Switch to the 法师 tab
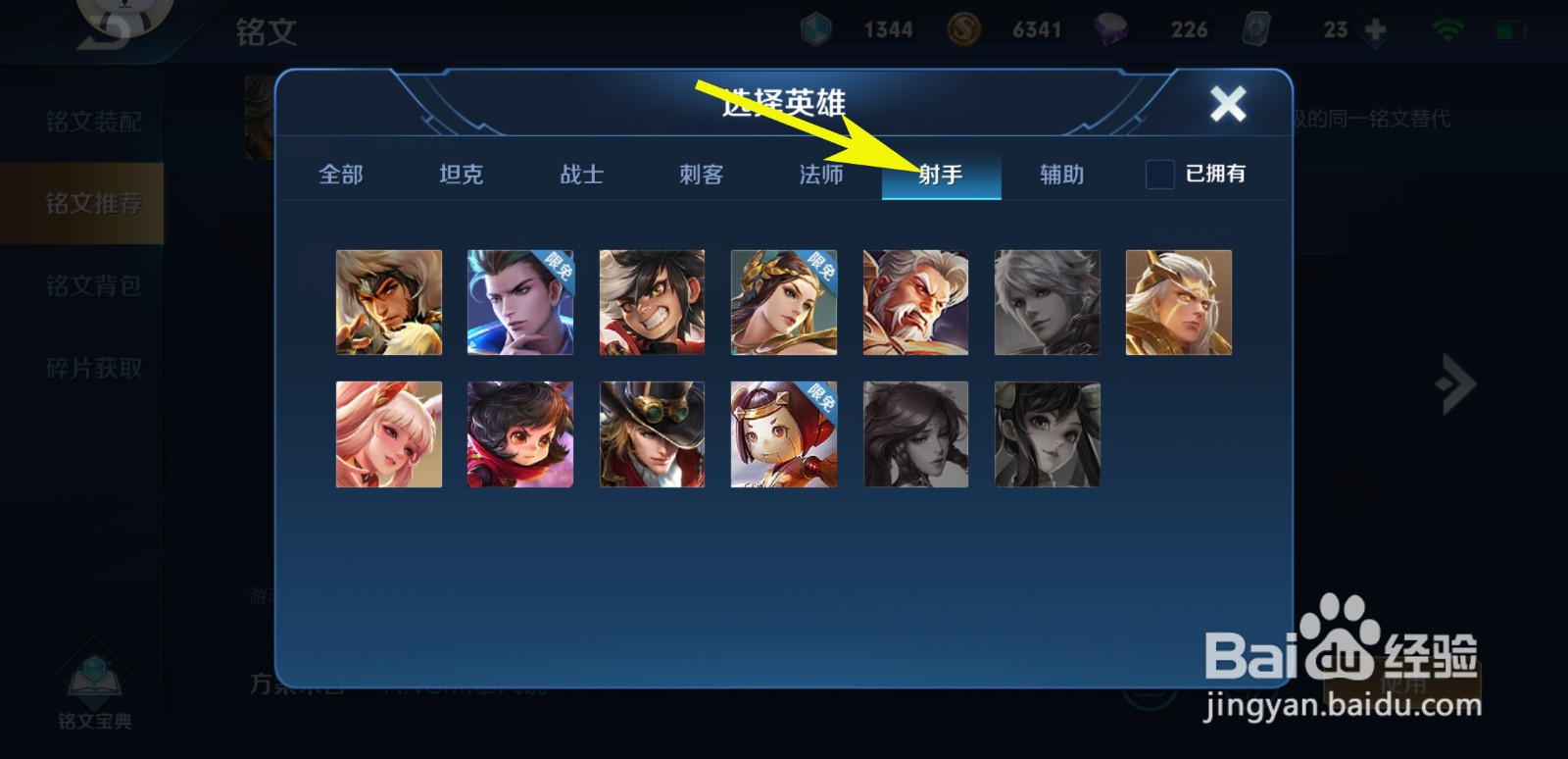The image size is (1568, 759). [821, 175]
